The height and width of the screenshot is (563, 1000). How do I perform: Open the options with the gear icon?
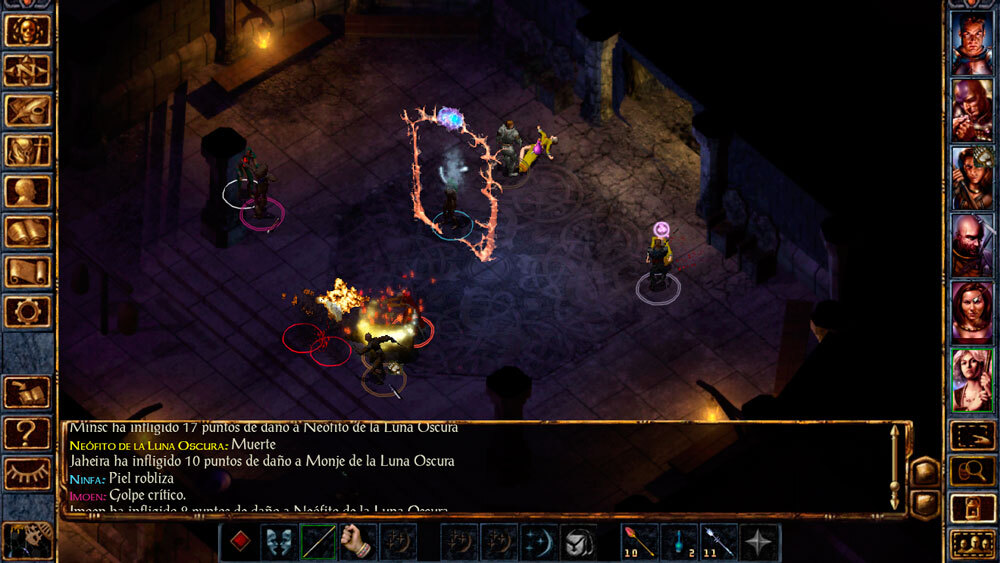click(27, 311)
